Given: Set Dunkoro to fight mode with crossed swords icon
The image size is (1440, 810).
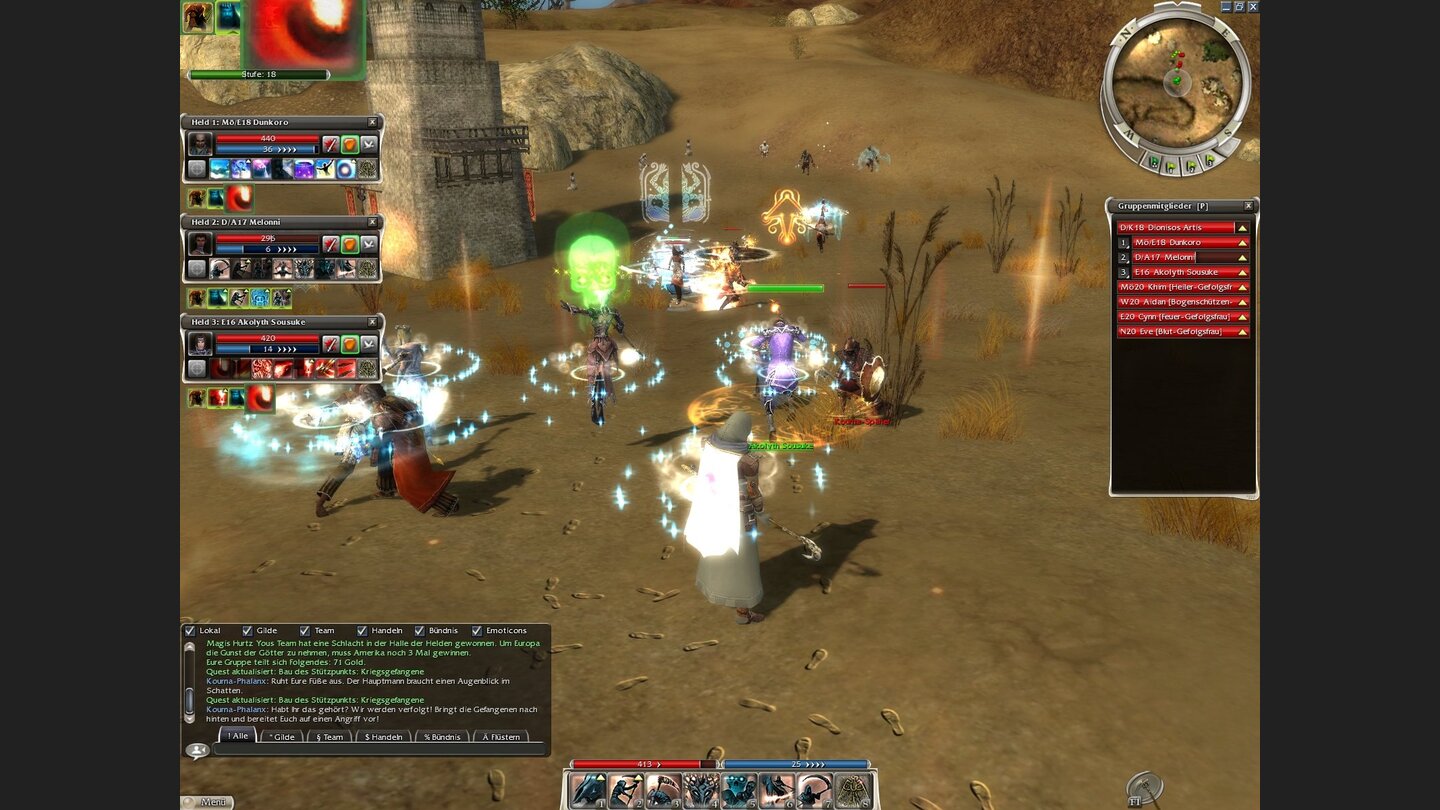Looking at the screenshot, I should click(331, 144).
